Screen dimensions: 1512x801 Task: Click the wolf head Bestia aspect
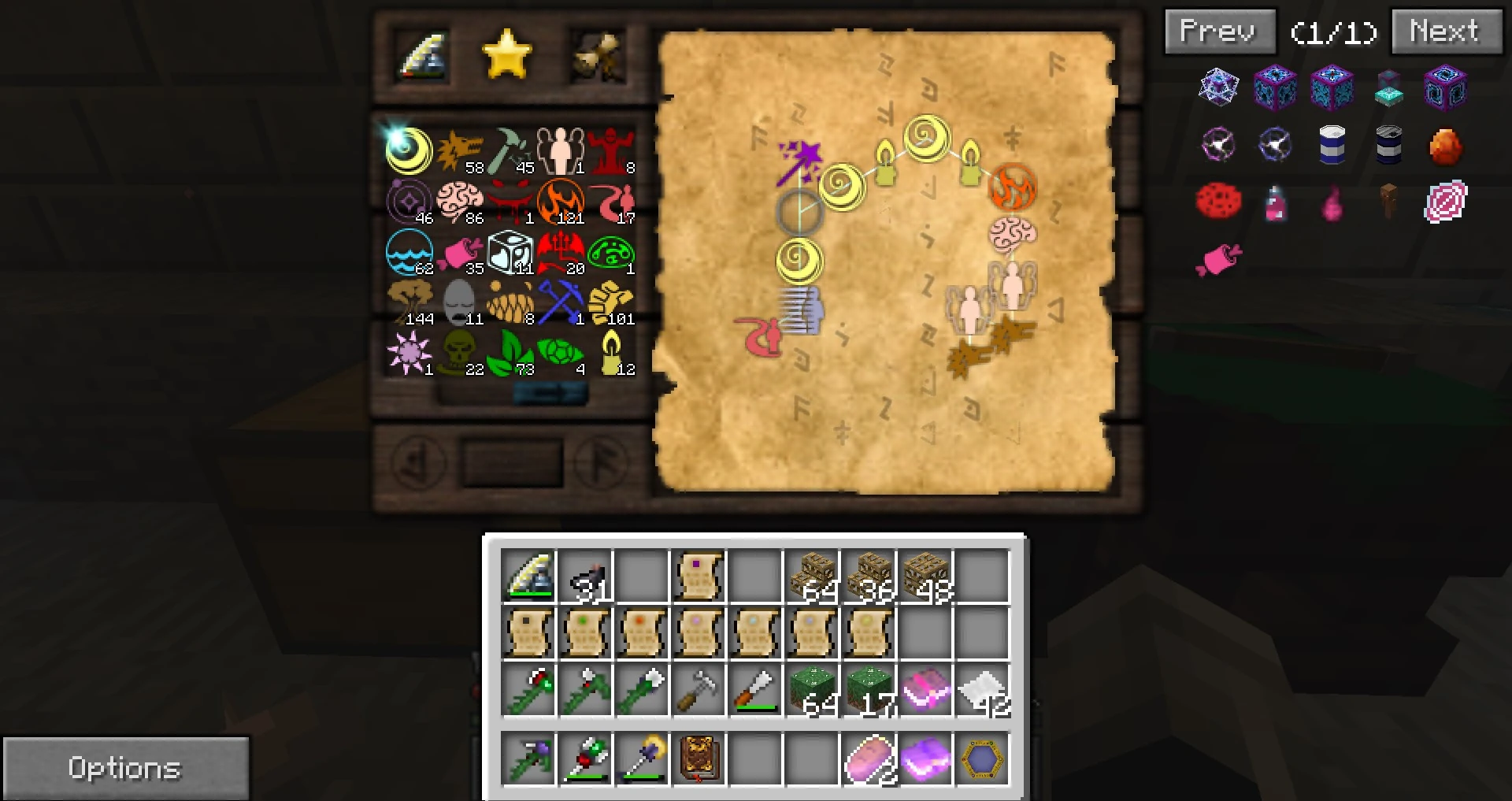click(x=459, y=148)
